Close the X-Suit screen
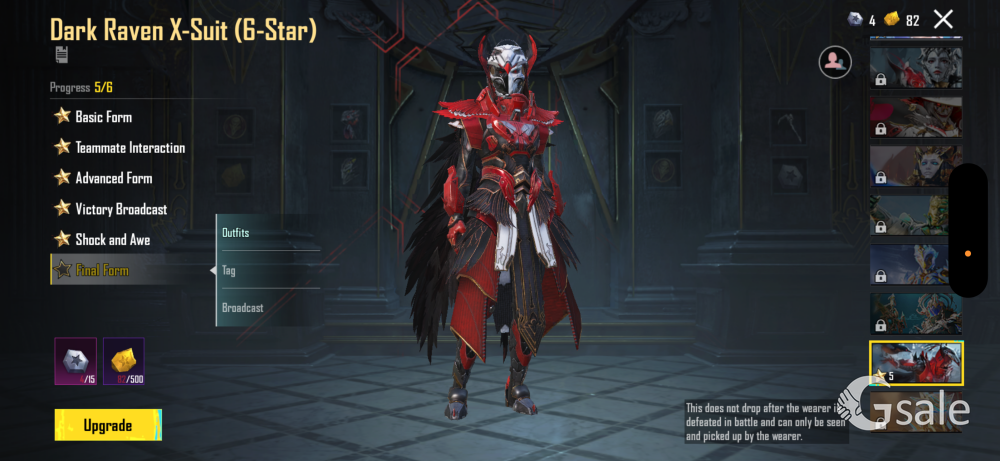 [943, 19]
